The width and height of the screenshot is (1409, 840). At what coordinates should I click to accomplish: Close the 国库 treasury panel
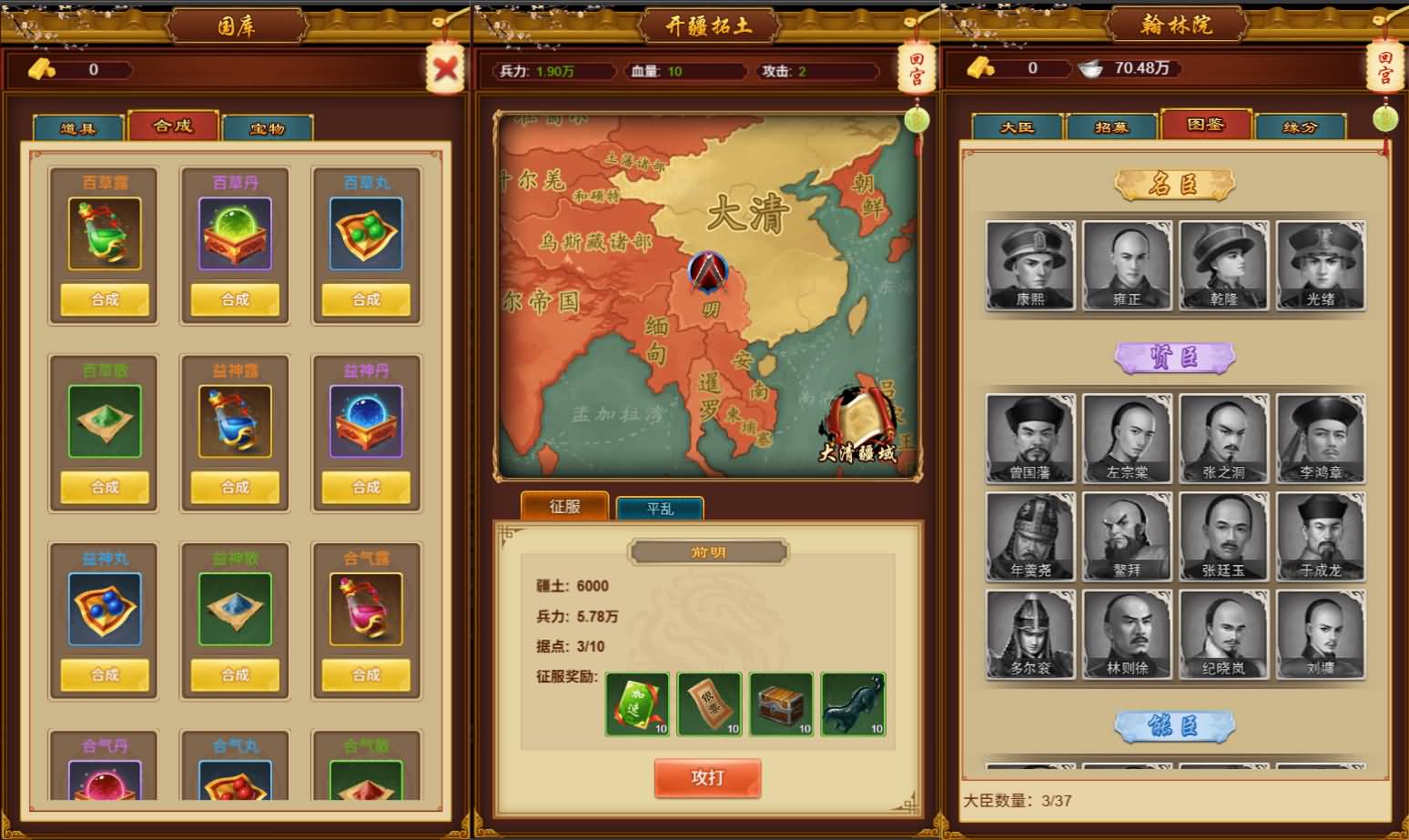pyautogui.click(x=445, y=68)
